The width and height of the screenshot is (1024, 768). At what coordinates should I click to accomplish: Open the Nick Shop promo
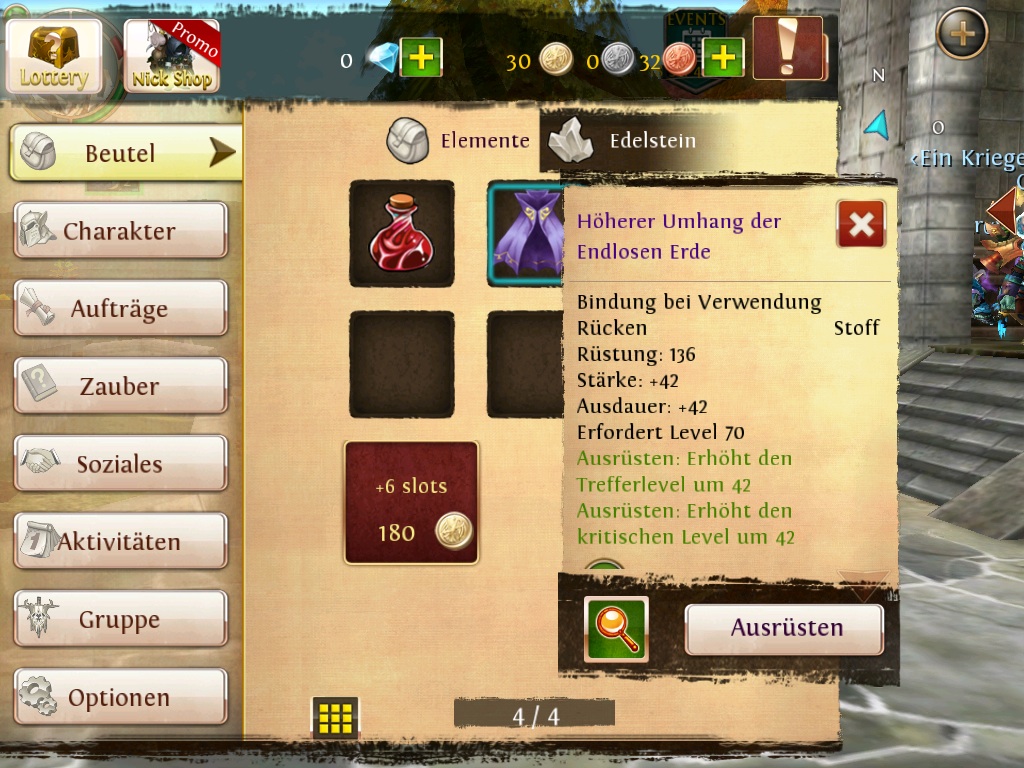click(171, 56)
